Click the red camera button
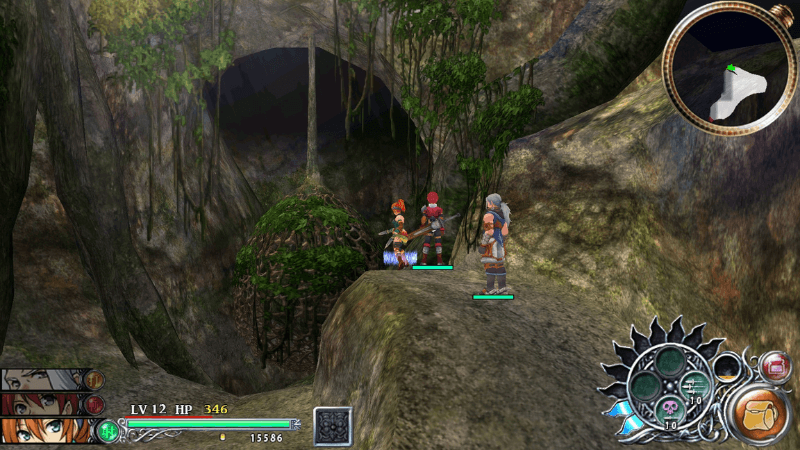This screenshot has width=800, height=450. click(x=775, y=367)
